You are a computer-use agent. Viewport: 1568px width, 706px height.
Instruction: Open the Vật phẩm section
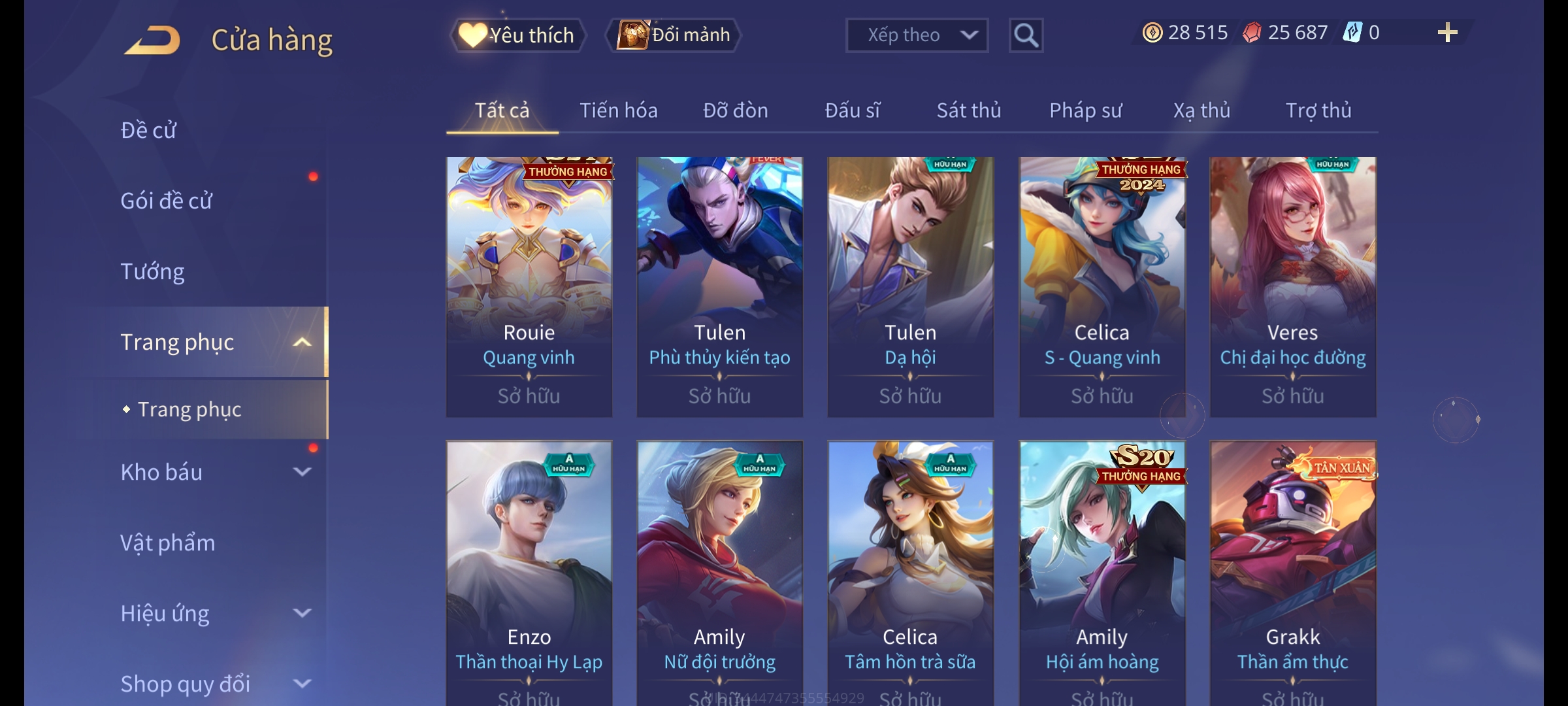click(167, 543)
